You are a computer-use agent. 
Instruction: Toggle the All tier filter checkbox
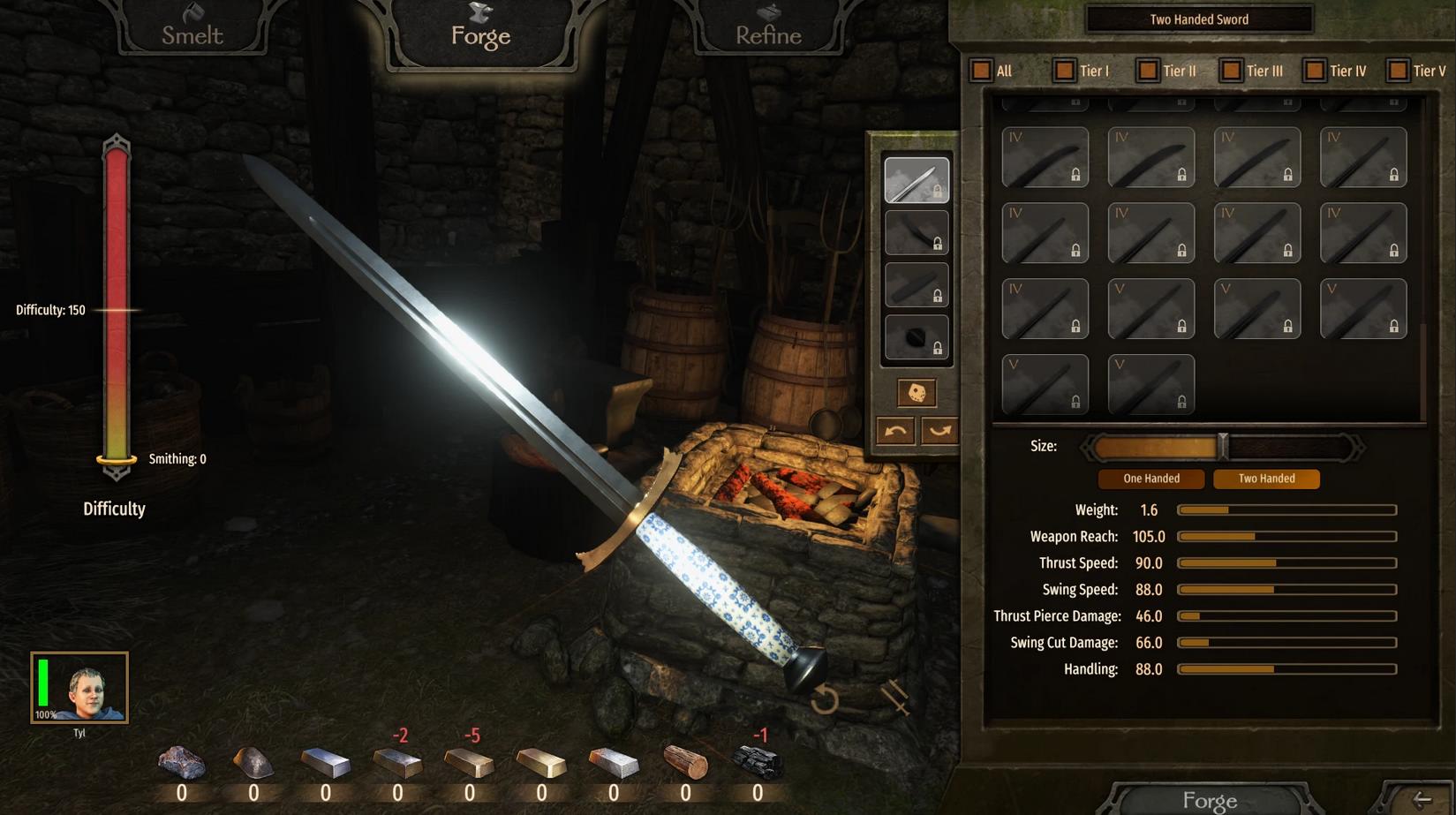(x=981, y=71)
